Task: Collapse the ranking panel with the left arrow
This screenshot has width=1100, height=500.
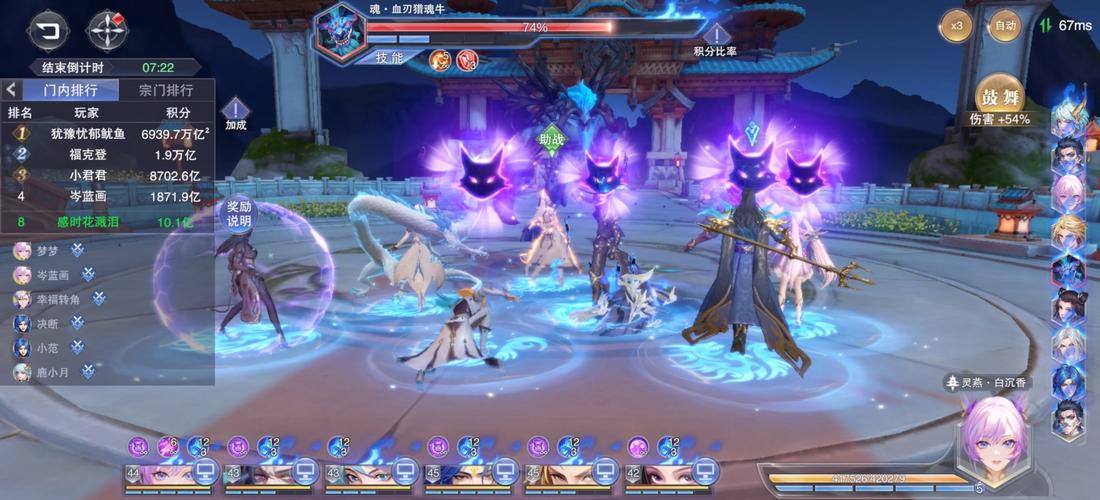Action: (11, 90)
